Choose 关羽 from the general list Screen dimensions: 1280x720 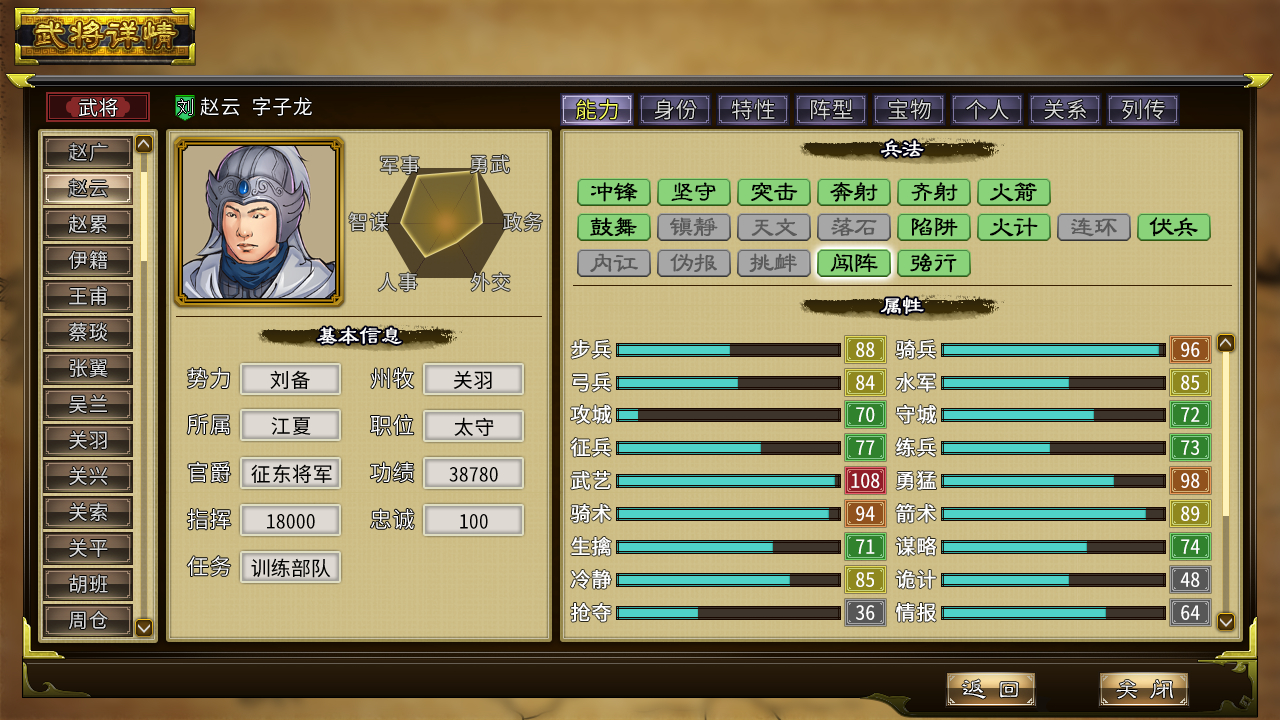click(88, 441)
